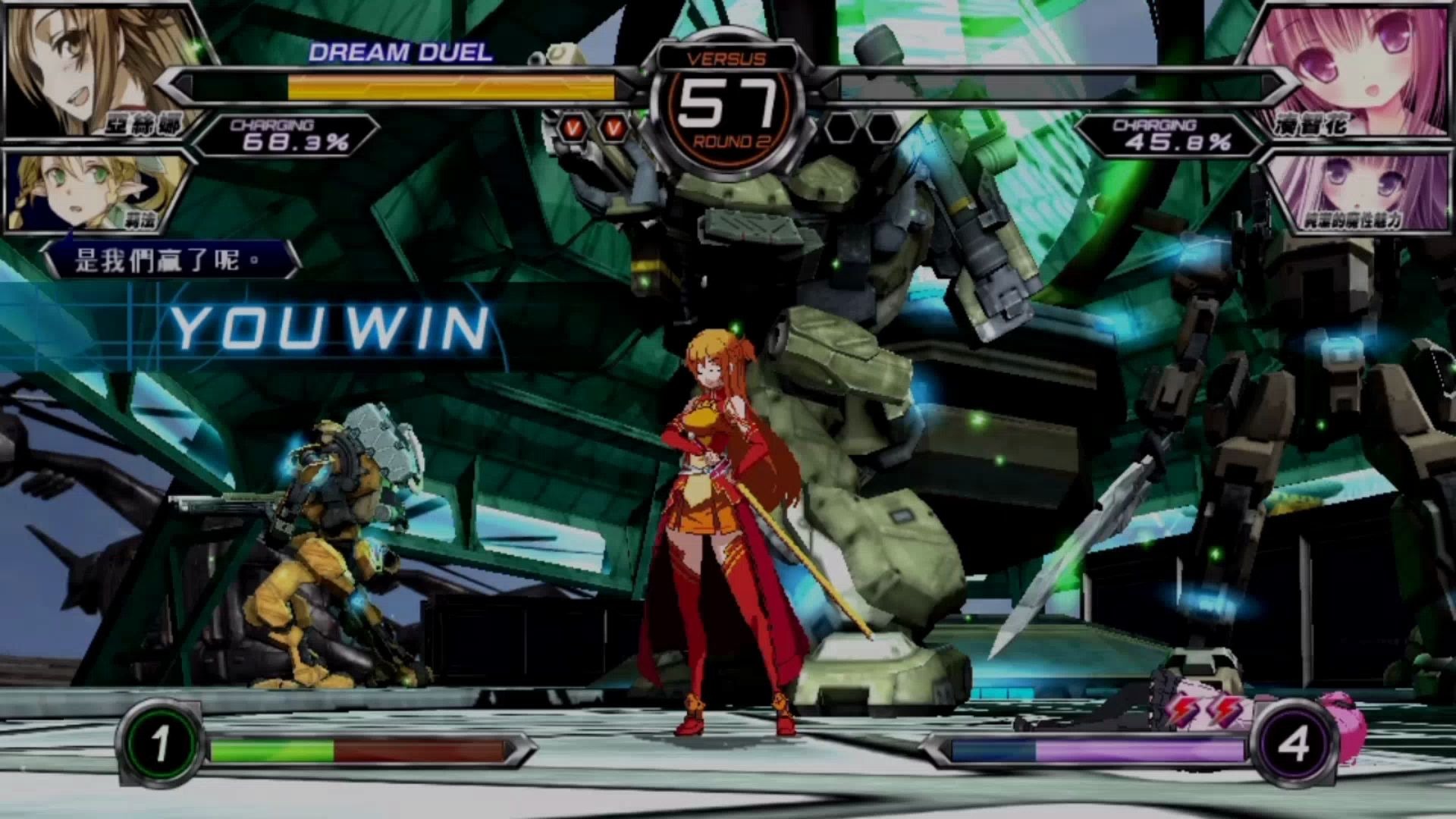Select the pink-haired opponent character portrait
1456x819 pixels.
(1357, 68)
